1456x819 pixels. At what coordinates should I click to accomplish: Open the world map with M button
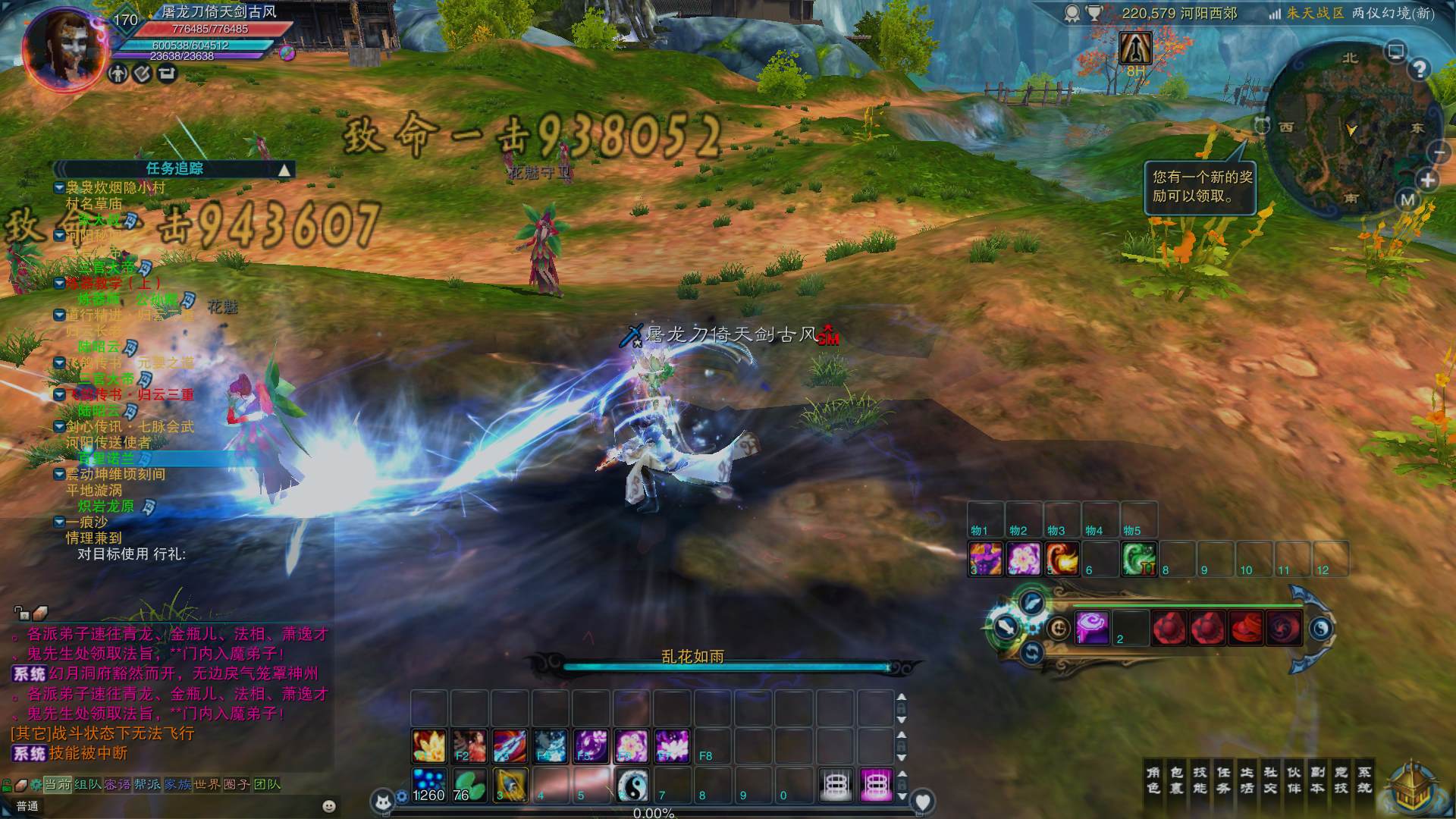point(1407,200)
